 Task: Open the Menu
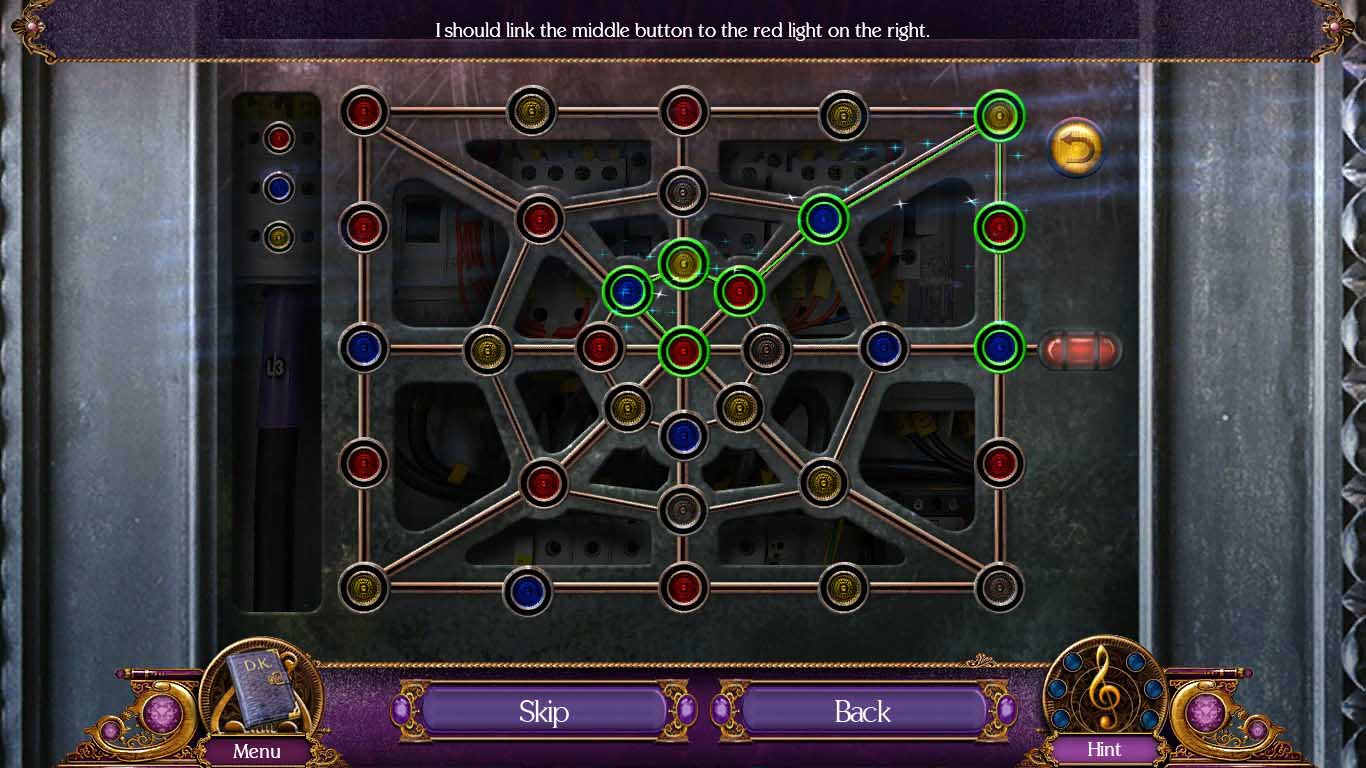coord(257,751)
